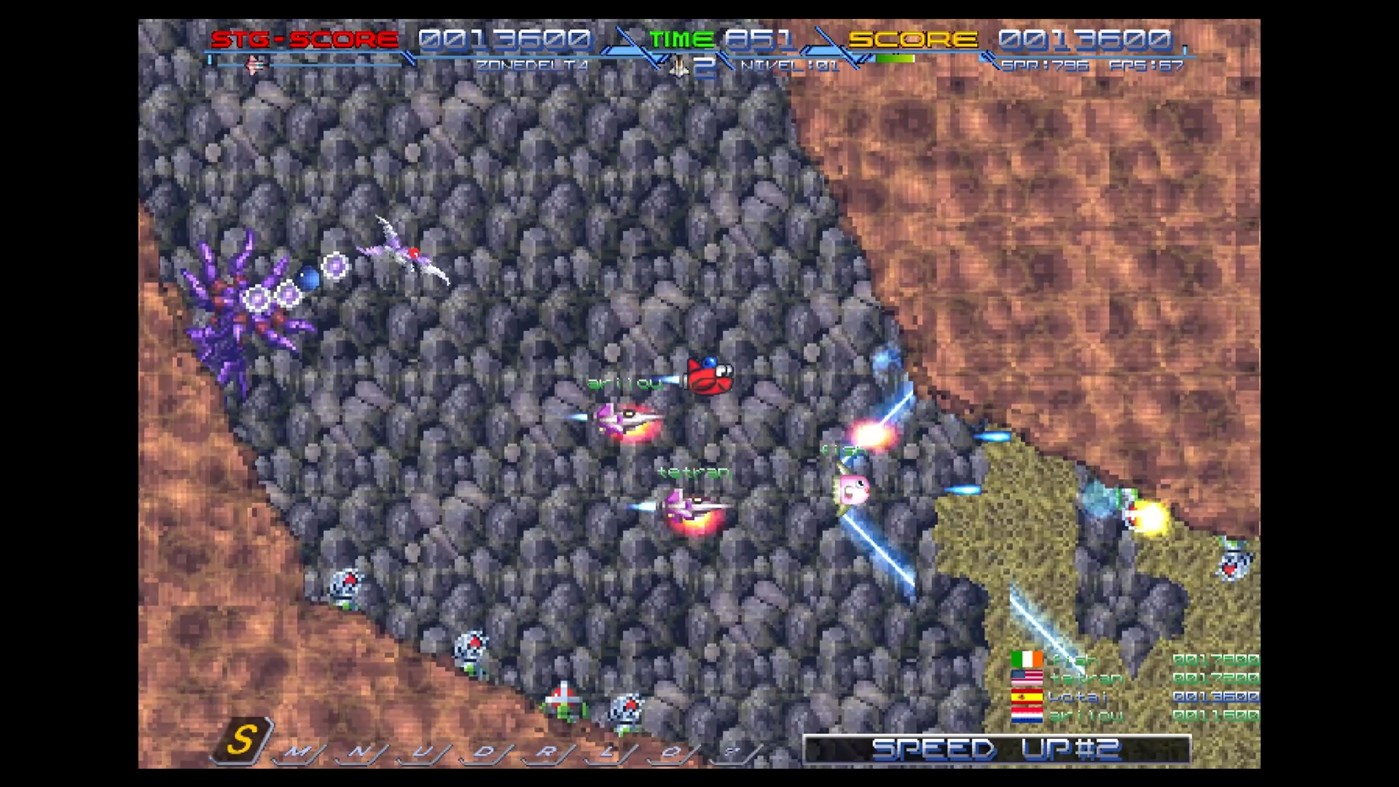Click the USA flag beside tetran
The height and width of the screenshot is (787, 1399).
[1026, 678]
